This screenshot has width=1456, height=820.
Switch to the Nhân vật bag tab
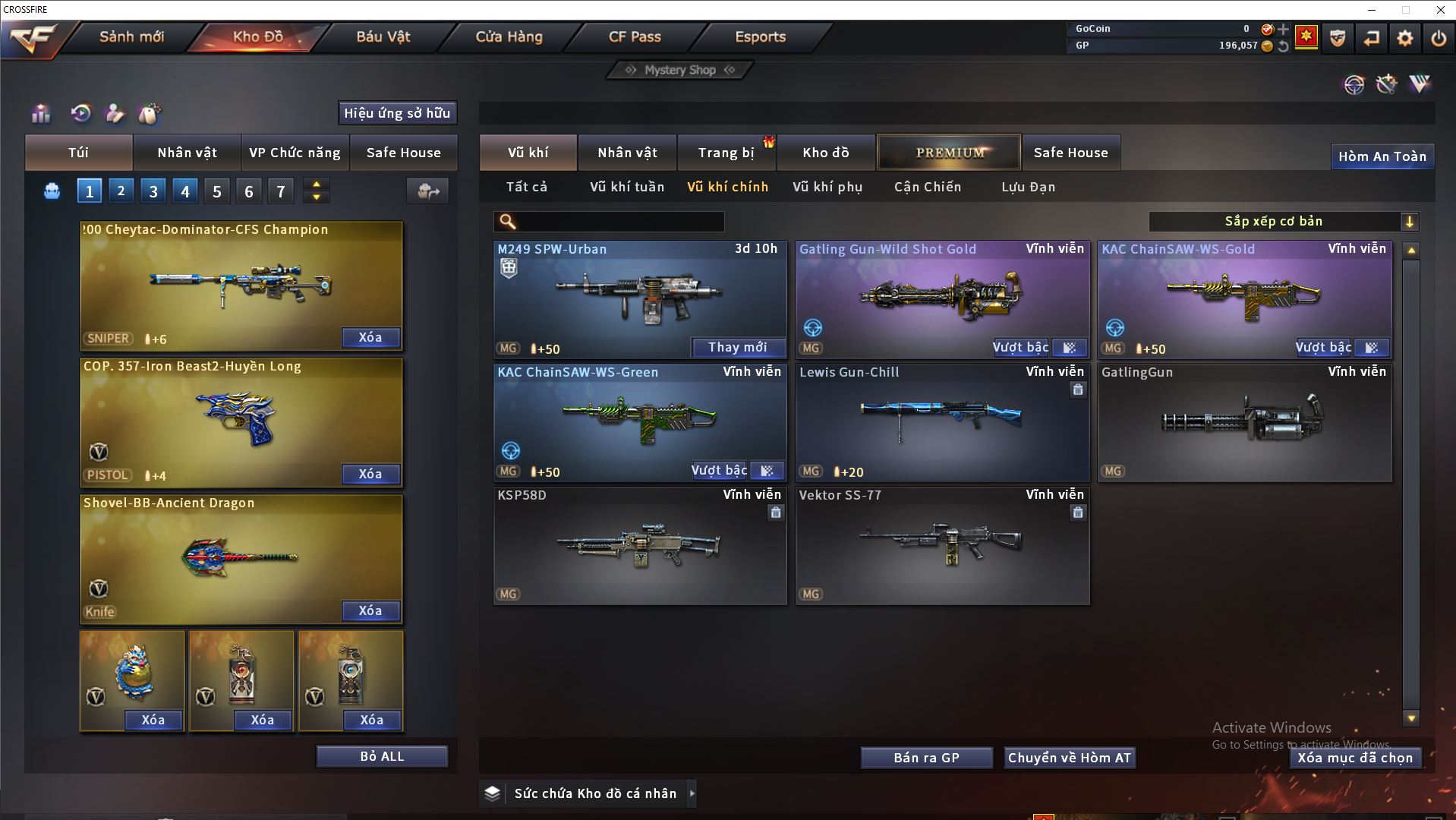point(187,153)
